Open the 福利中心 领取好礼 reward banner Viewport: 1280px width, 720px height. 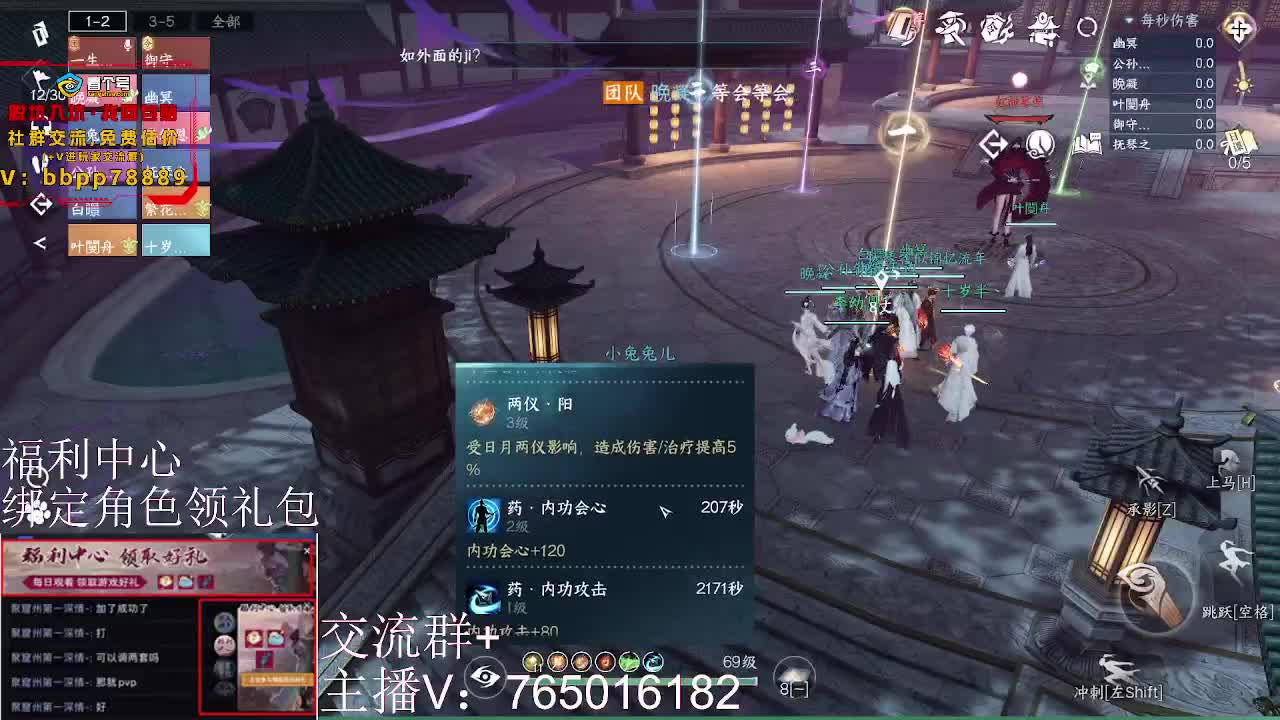155,570
